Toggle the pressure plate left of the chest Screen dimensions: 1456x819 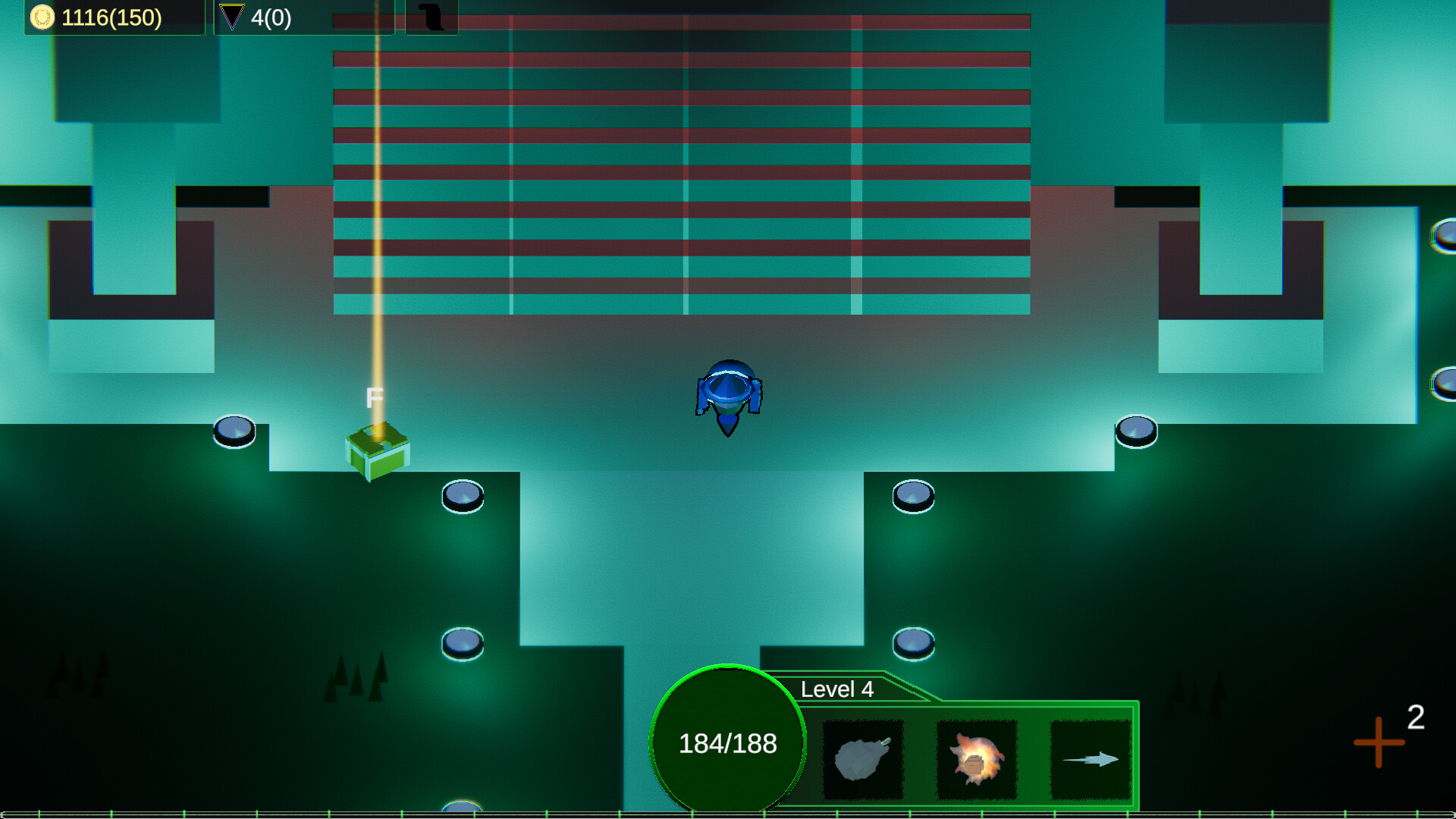(x=235, y=432)
